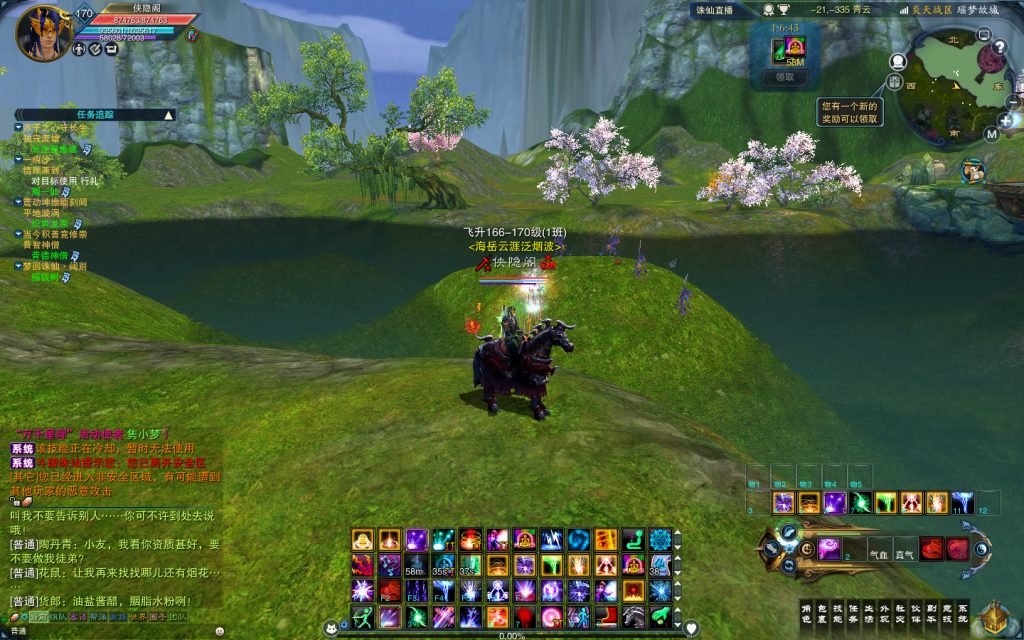Zoom in the minimap with plus button
This screenshot has width=1024, height=640.
tap(1005, 121)
